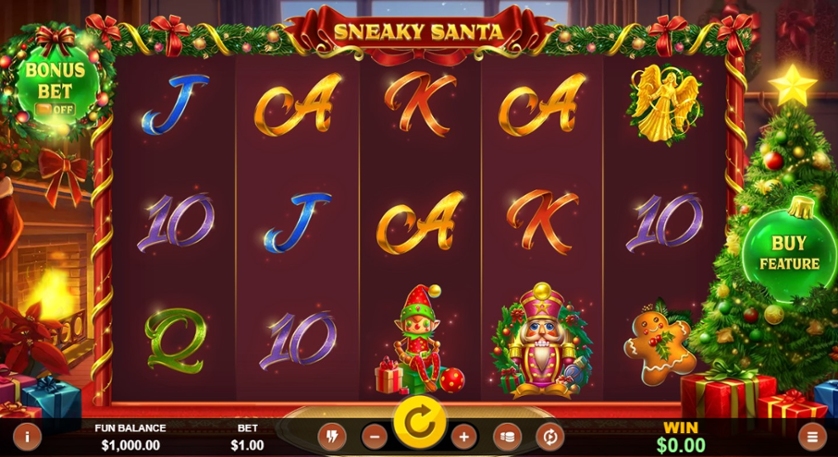Screen dimensions: 838x457
Task: Spin the reels with the yellow button
Action: click(419, 424)
